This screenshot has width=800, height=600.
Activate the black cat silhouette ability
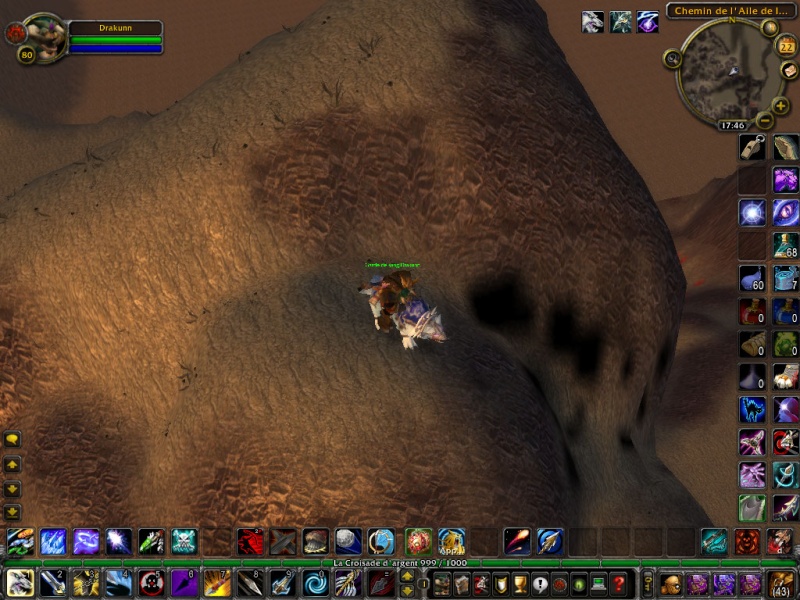pyautogui.click(x=752, y=409)
